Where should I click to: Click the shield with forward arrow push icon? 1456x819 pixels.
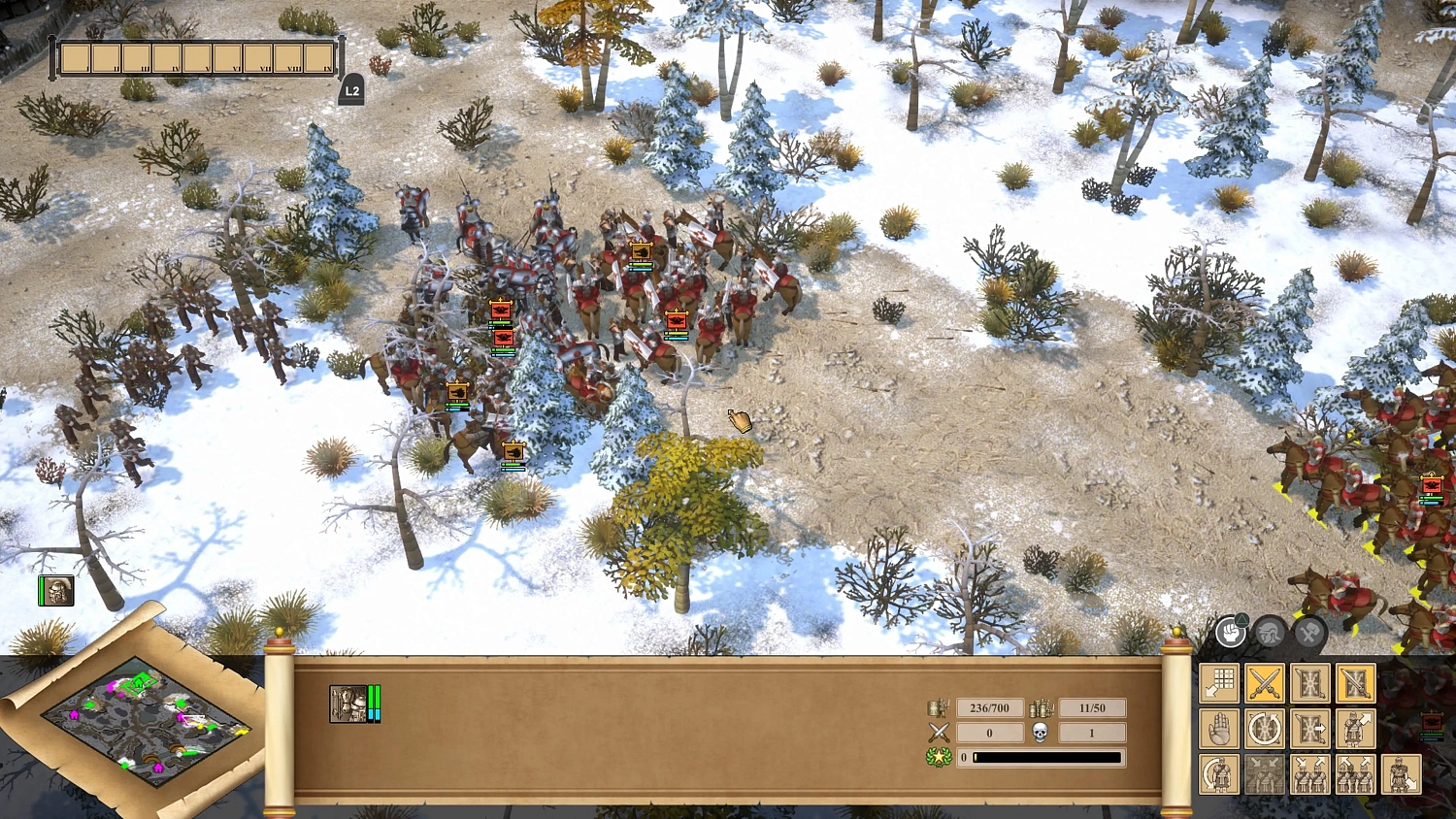coord(1309,729)
